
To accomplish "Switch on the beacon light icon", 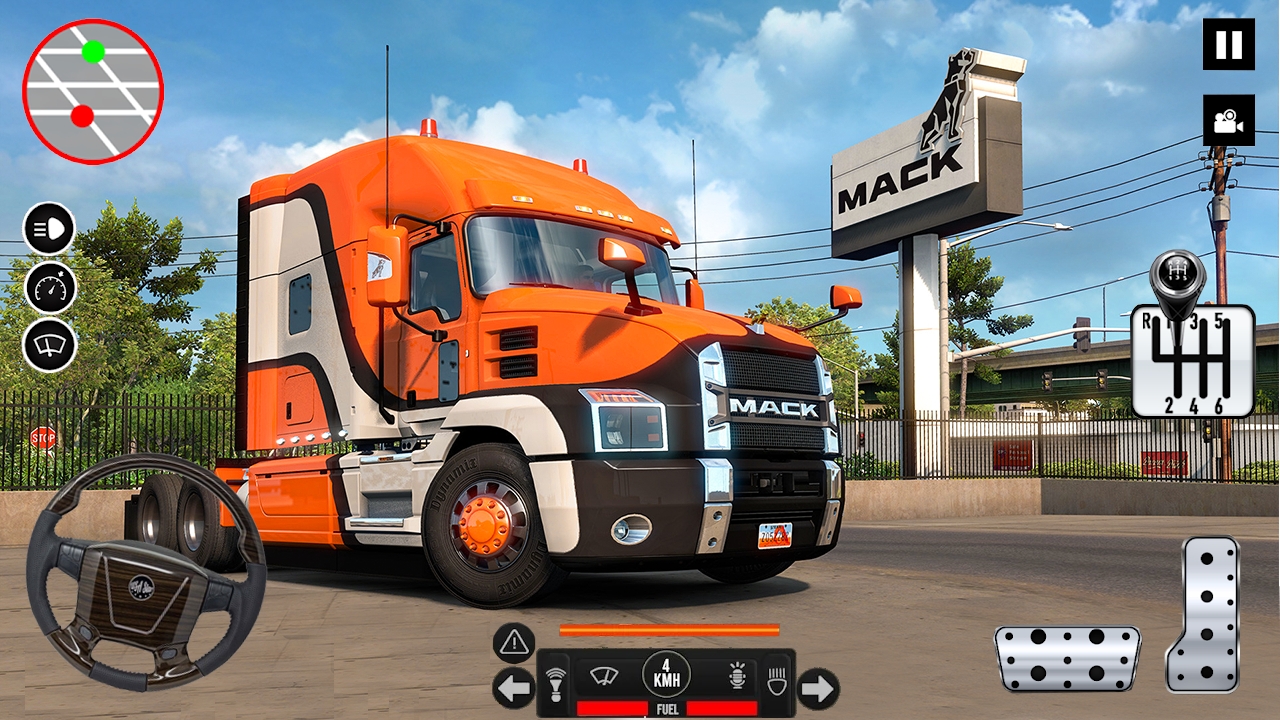I will click(x=738, y=677).
